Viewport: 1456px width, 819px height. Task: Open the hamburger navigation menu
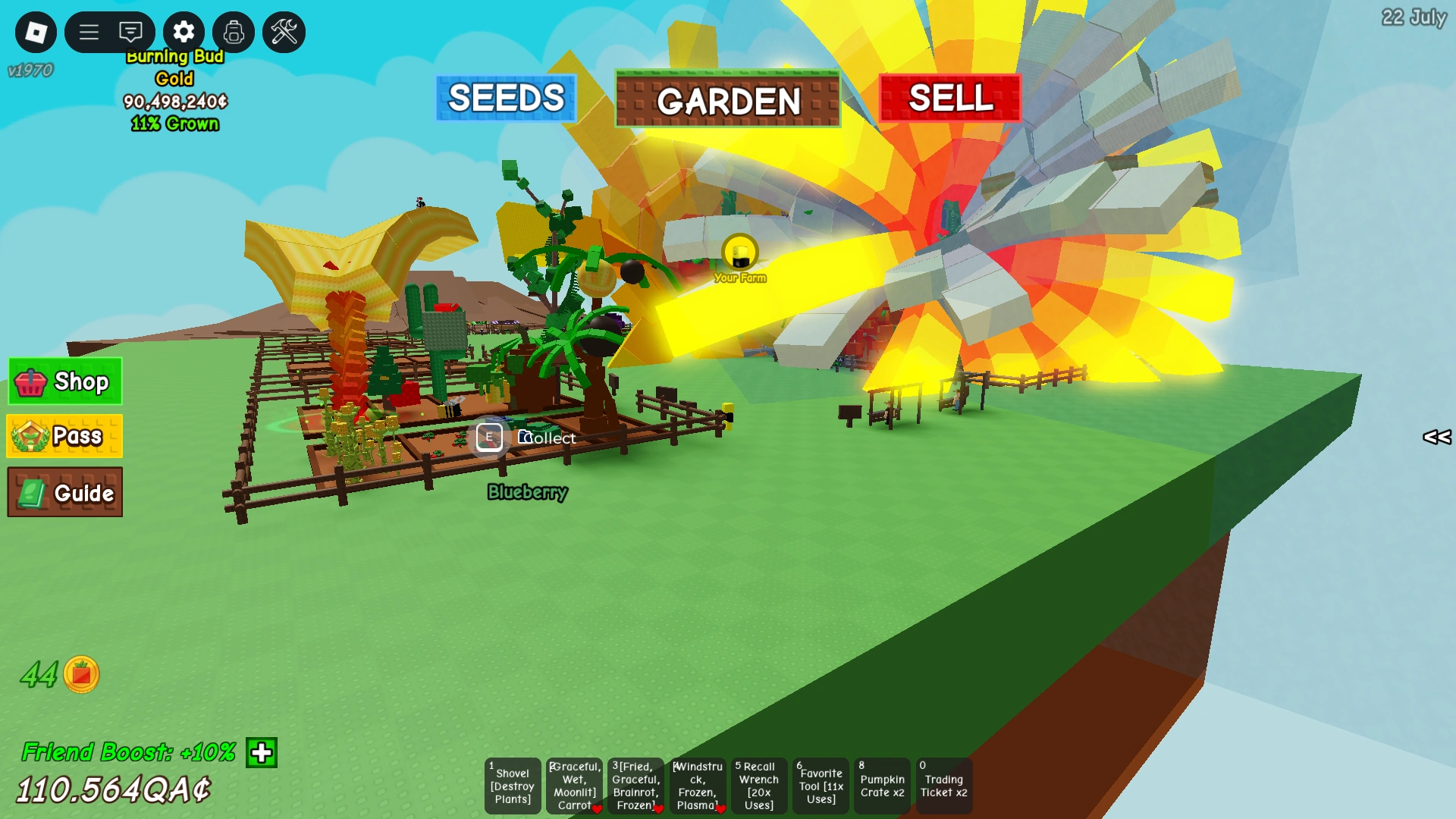[x=89, y=32]
